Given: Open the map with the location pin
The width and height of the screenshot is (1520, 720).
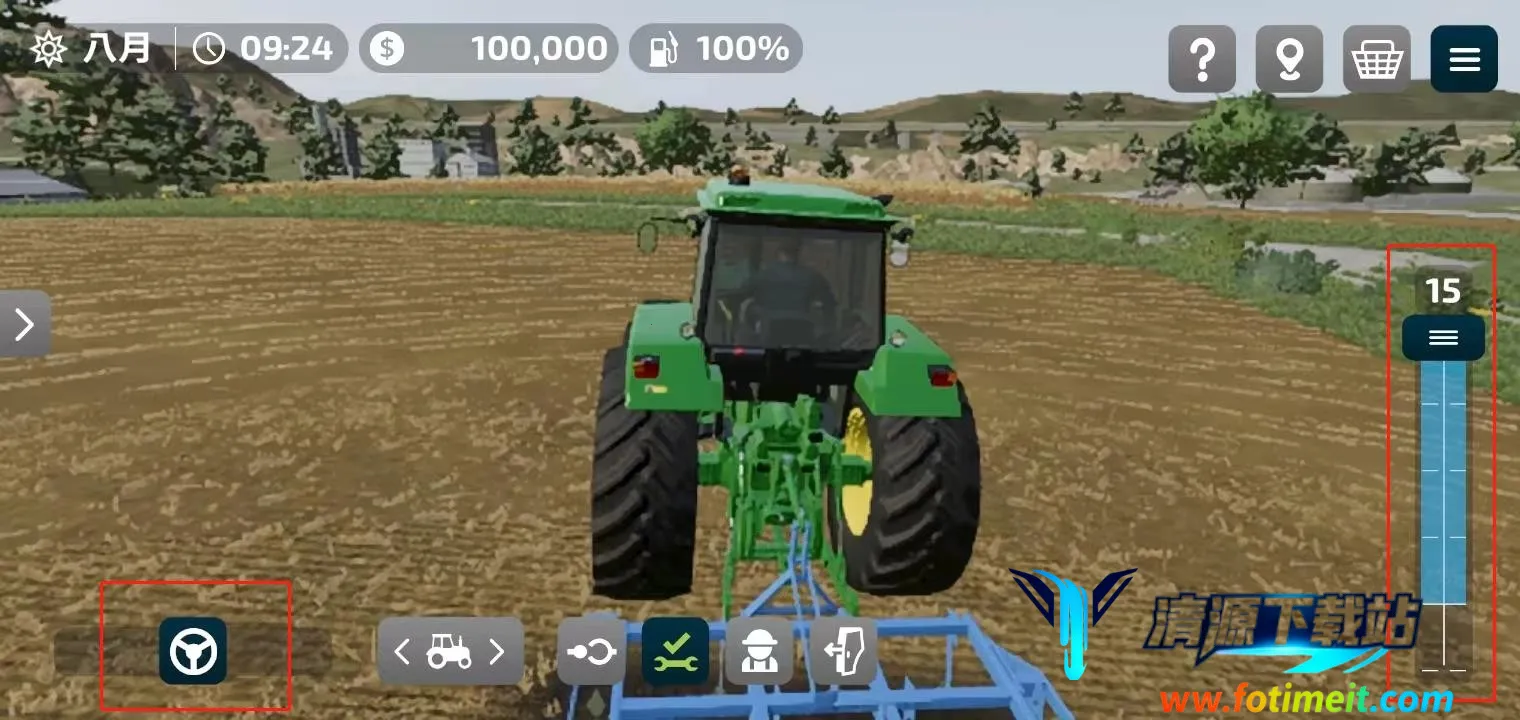Looking at the screenshot, I should click(1289, 60).
